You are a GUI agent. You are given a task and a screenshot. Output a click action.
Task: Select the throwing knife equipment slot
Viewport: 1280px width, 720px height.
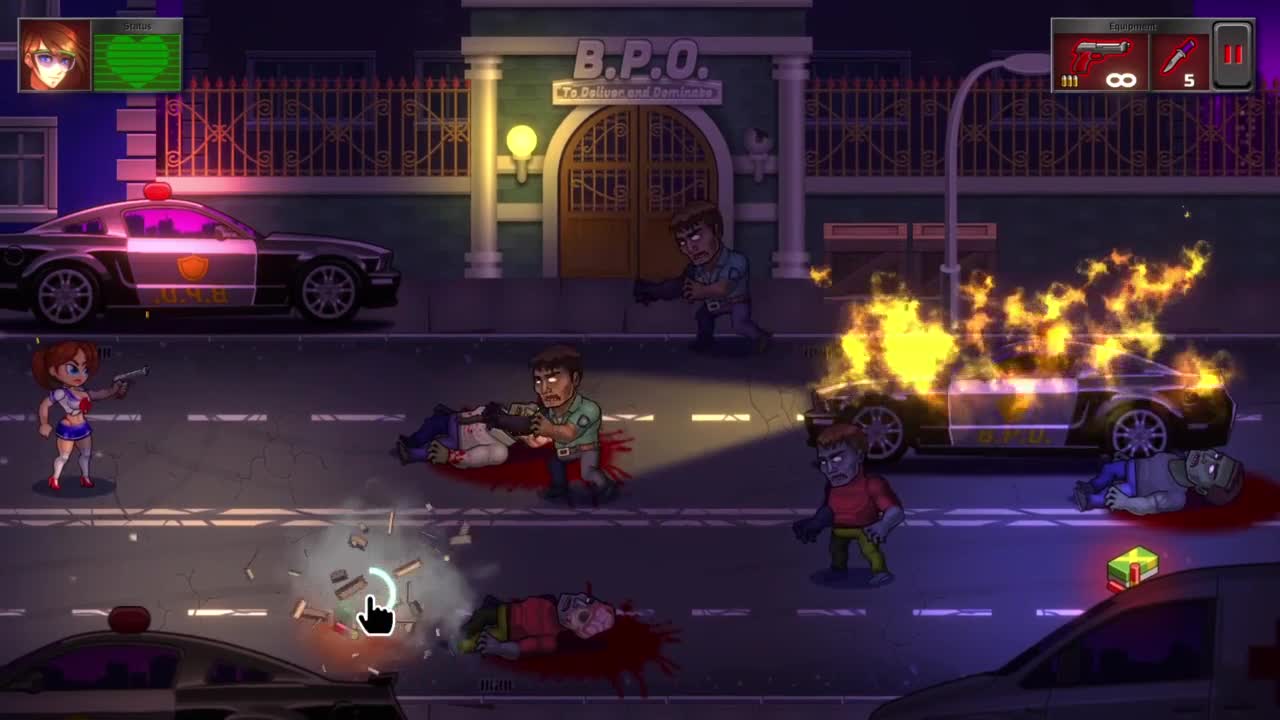coord(1181,62)
